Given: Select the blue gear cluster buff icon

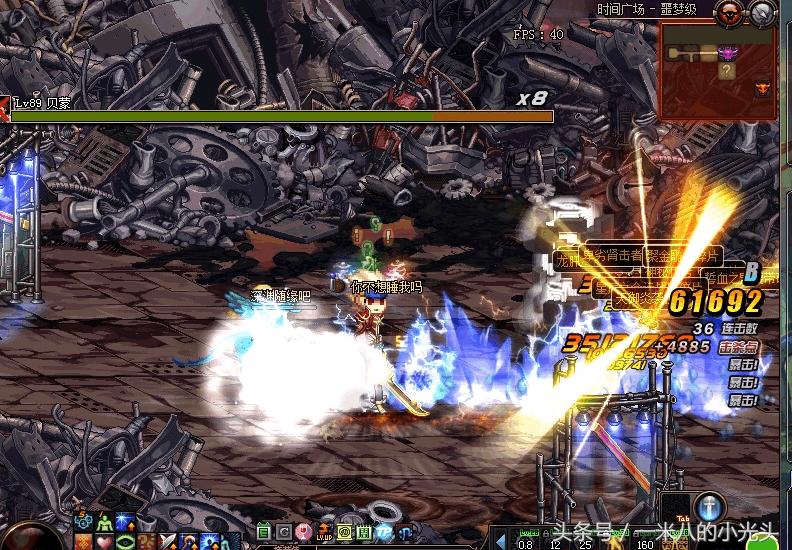Looking at the screenshot, I should 84,522.
